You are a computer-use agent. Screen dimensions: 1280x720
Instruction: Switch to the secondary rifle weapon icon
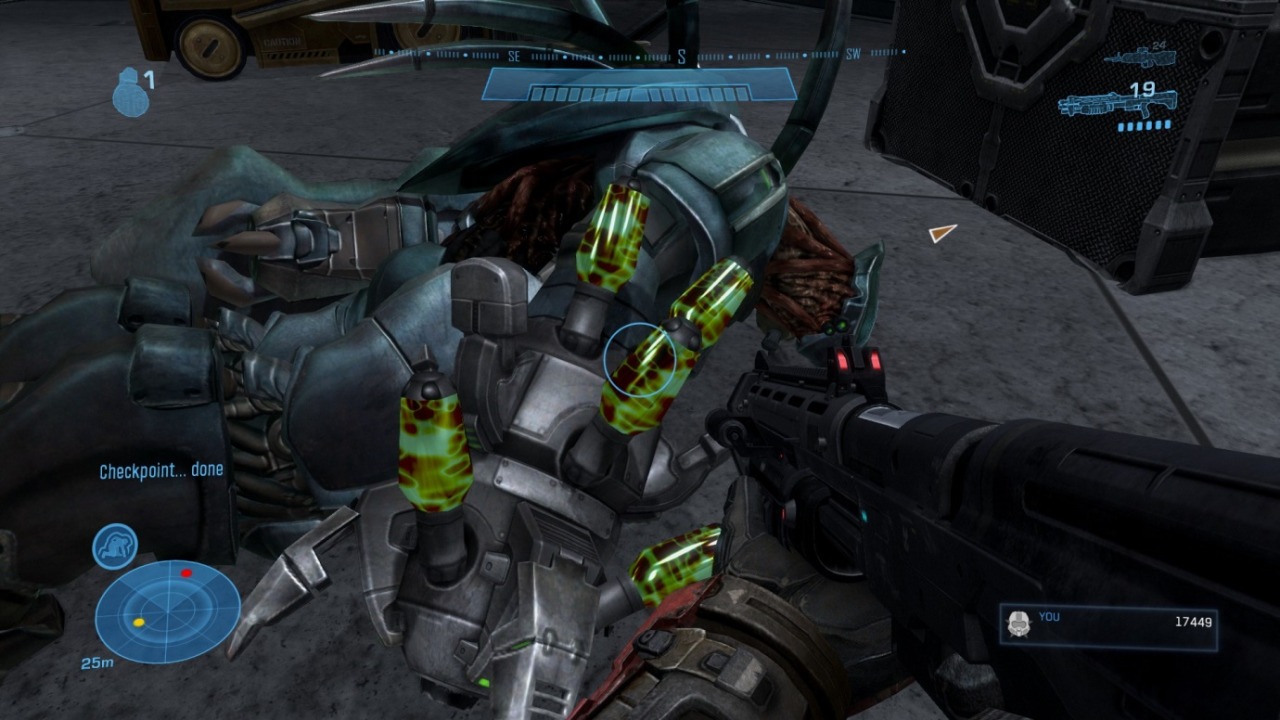[1138, 57]
